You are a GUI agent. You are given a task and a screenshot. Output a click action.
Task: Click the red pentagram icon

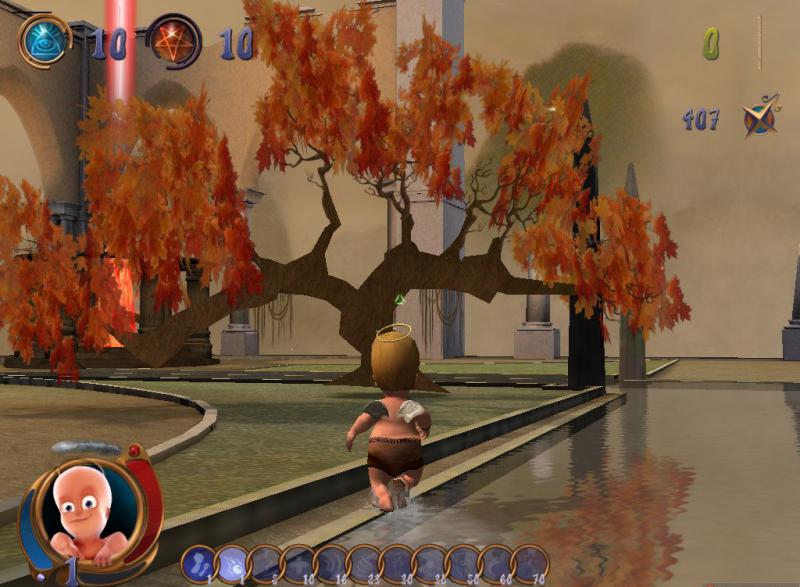(173, 41)
